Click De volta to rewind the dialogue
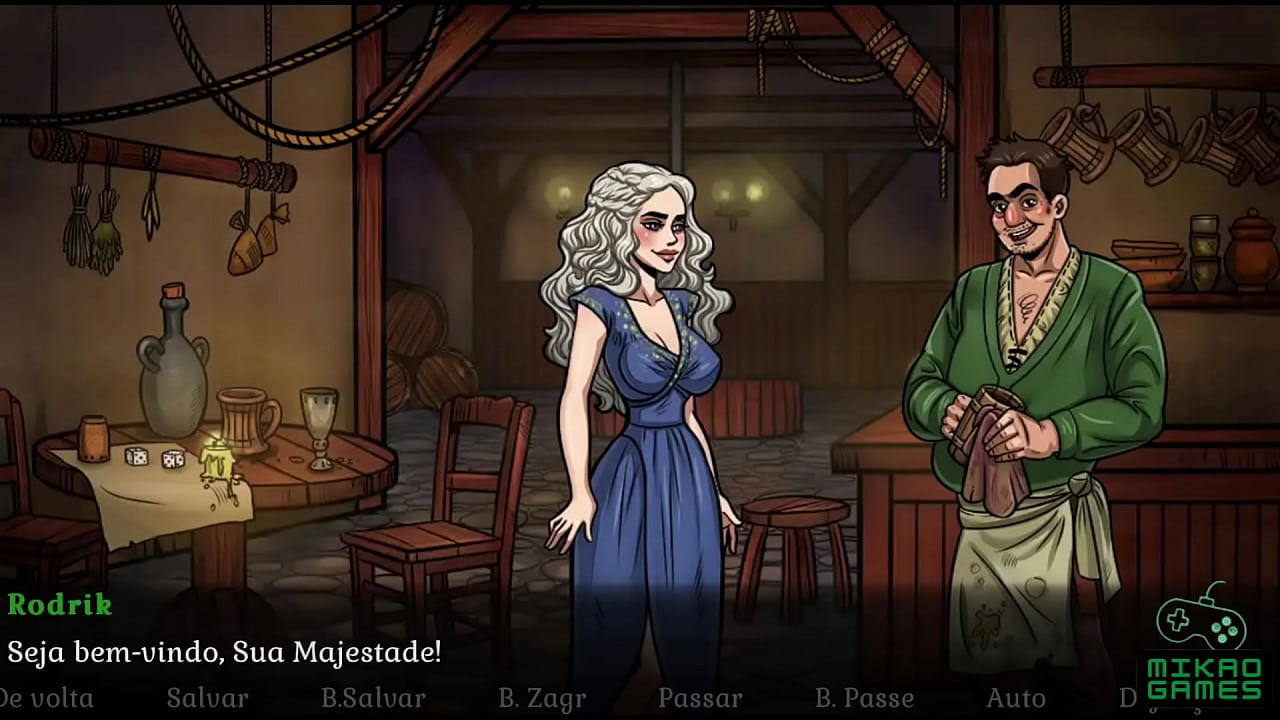This screenshot has width=1280, height=720. tap(45, 697)
